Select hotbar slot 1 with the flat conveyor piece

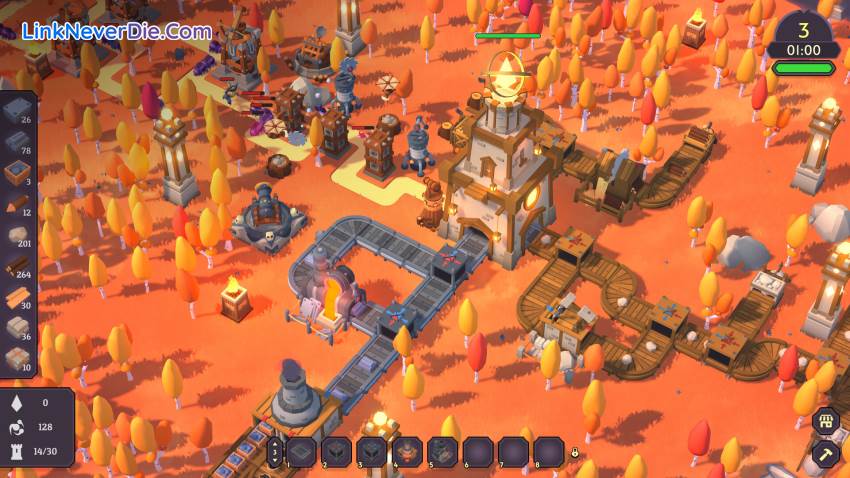301,452
